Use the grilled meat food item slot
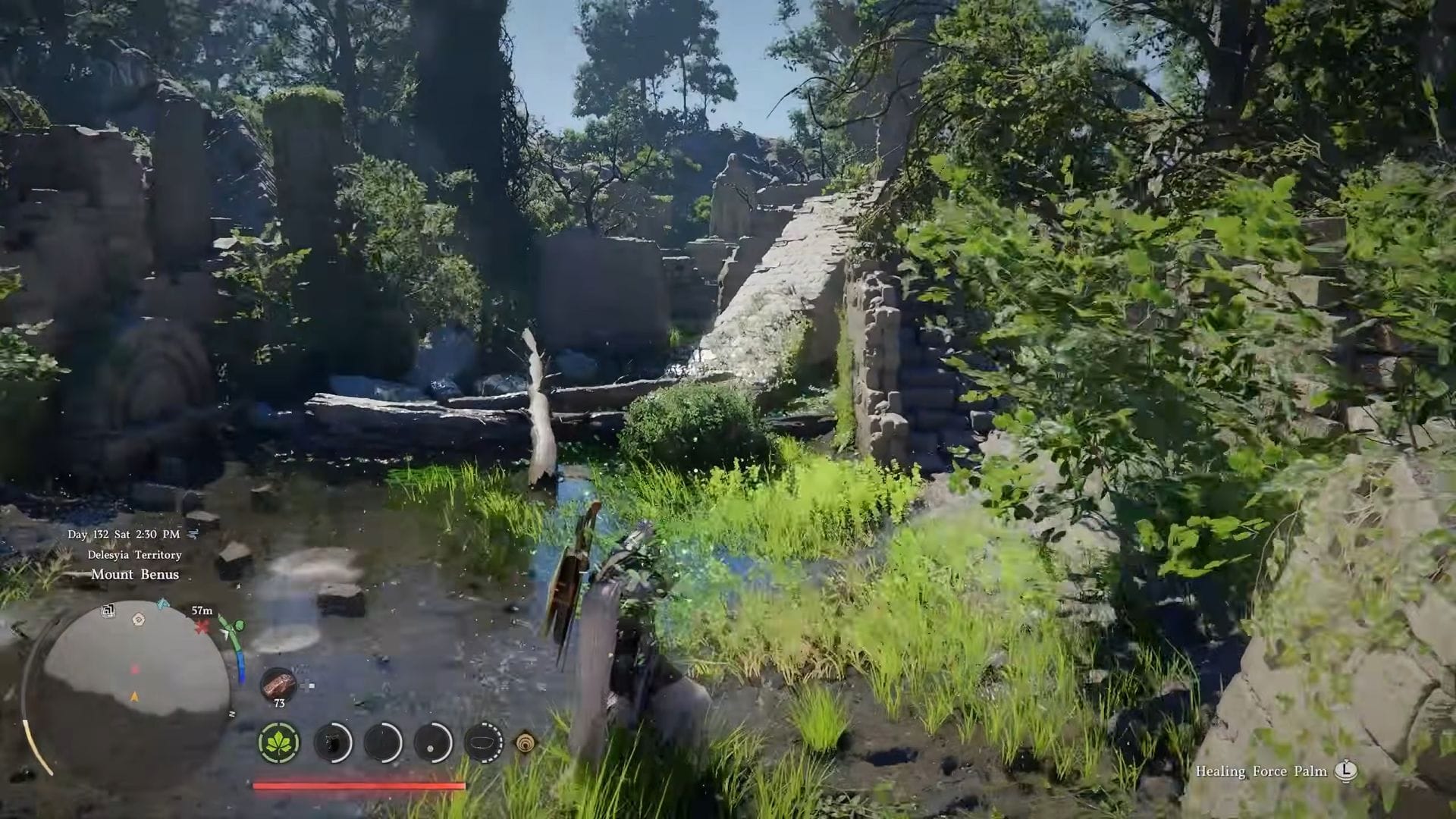1456x819 pixels. (x=278, y=683)
